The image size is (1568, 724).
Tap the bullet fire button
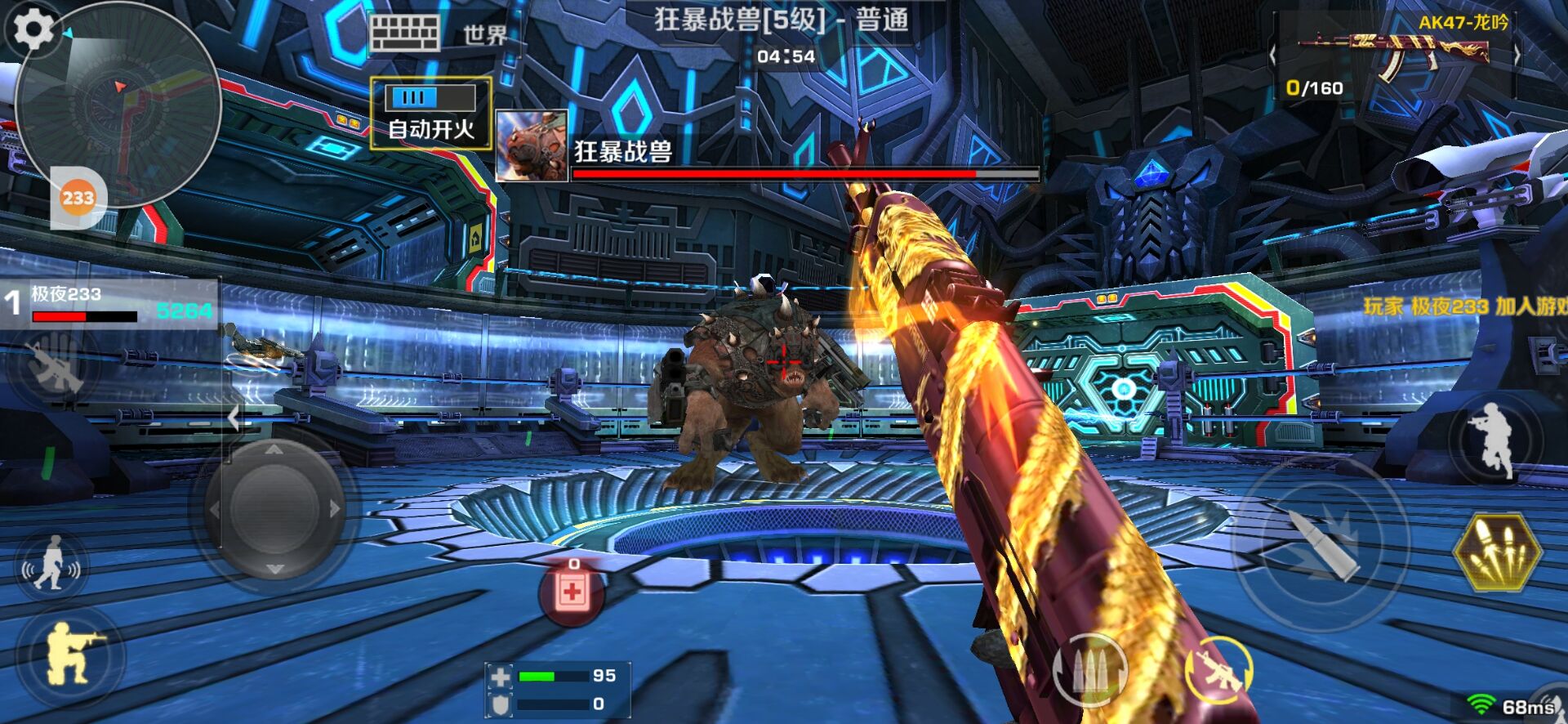pyautogui.click(x=1321, y=543)
